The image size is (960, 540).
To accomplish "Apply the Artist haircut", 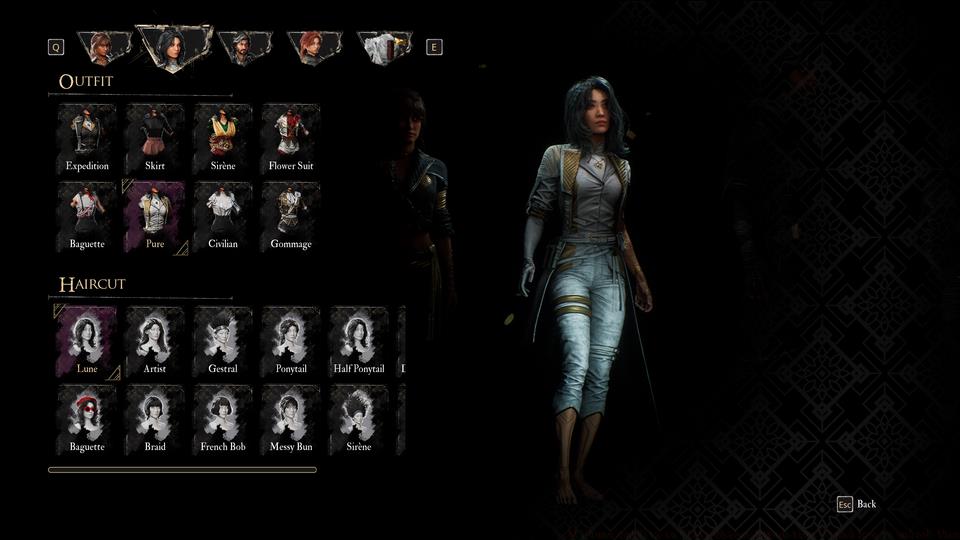I will (155, 341).
